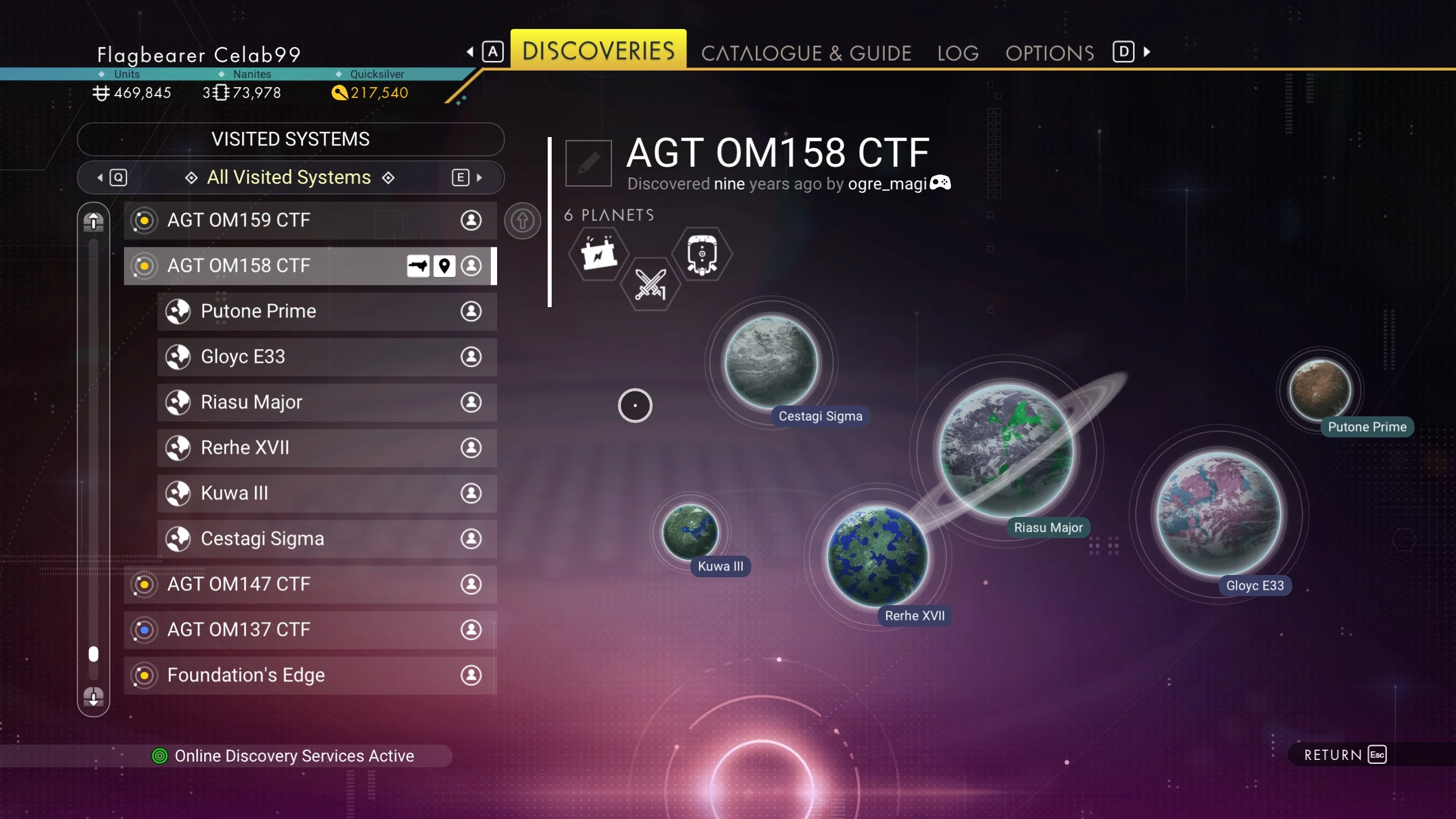The image size is (1456, 819).
Task: Click the rename pencil icon beside system name
Action: point(589,164)
